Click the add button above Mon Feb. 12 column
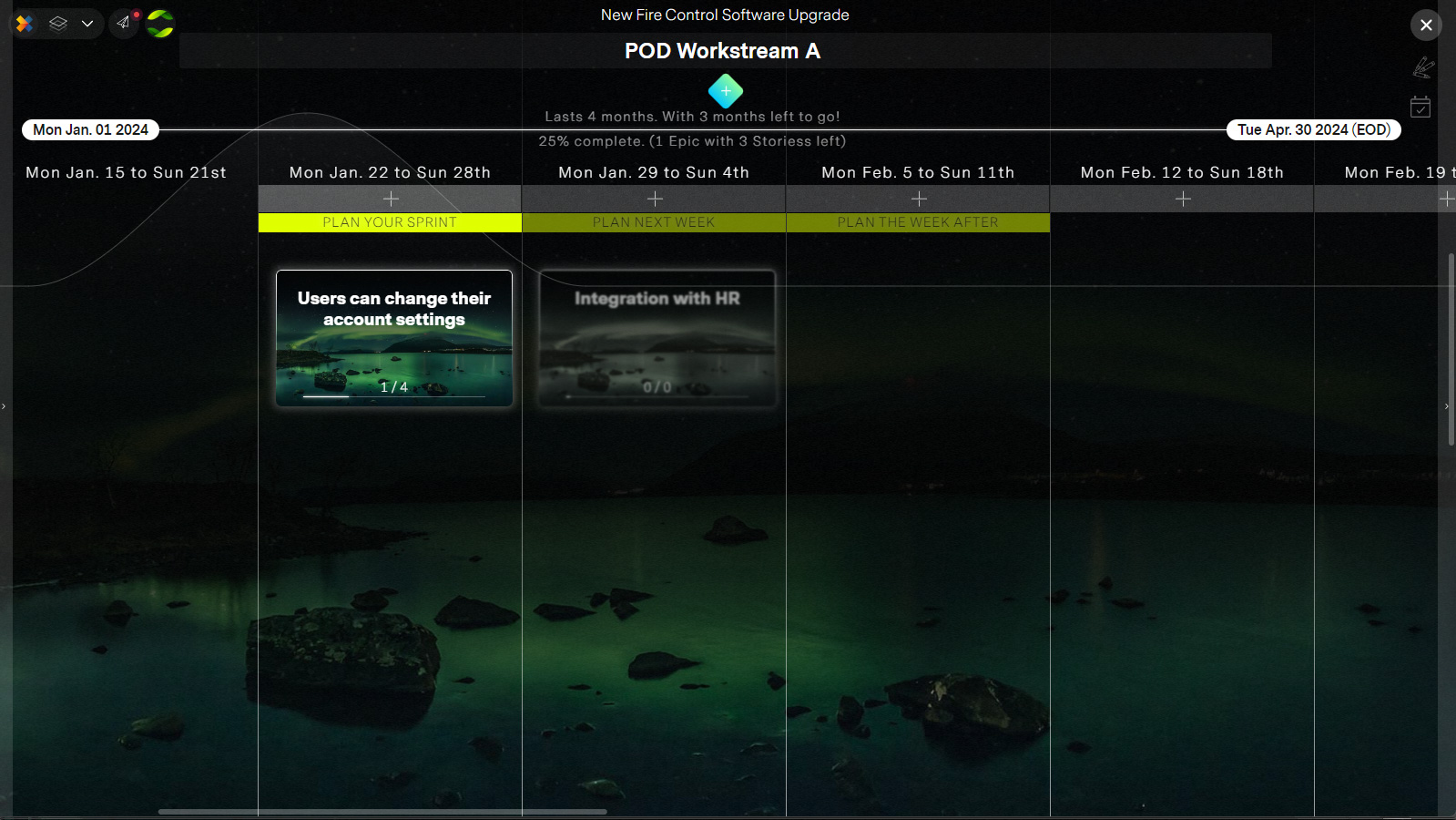This screenshot has width=1456, height=820. 1181,199
